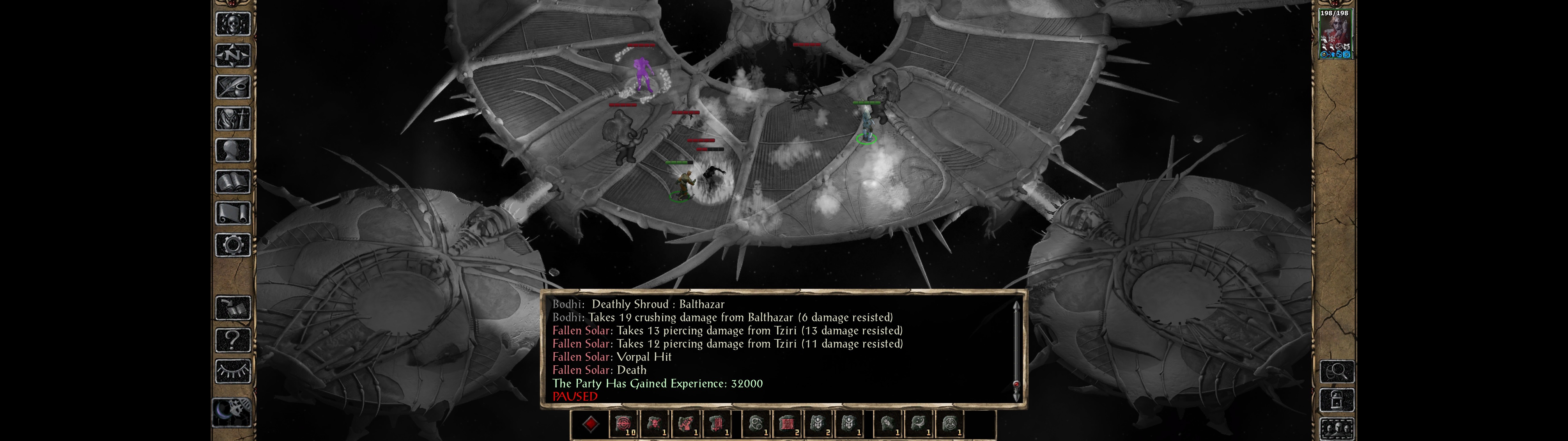Screen dimensions: 1568x441
Task: Open the options gear menu
Action: 232,245
